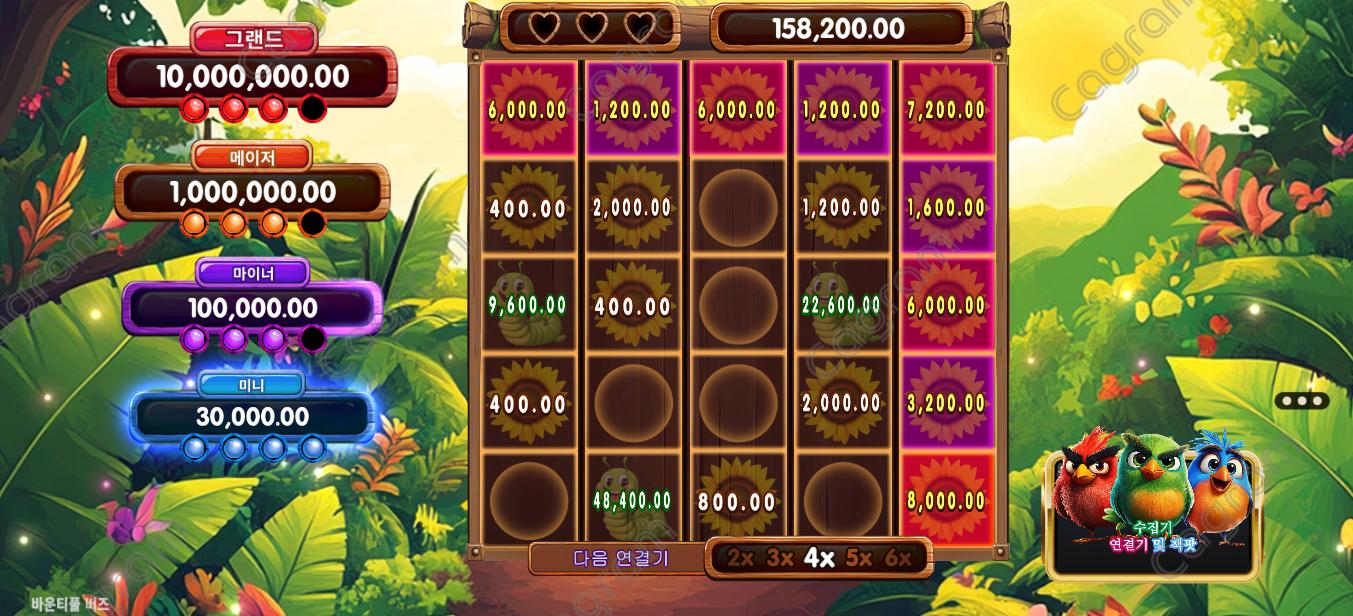Select the red flower tile showing 8,000.00
The width and height of the screenshot is (1353, 616).
click(946, 498)
